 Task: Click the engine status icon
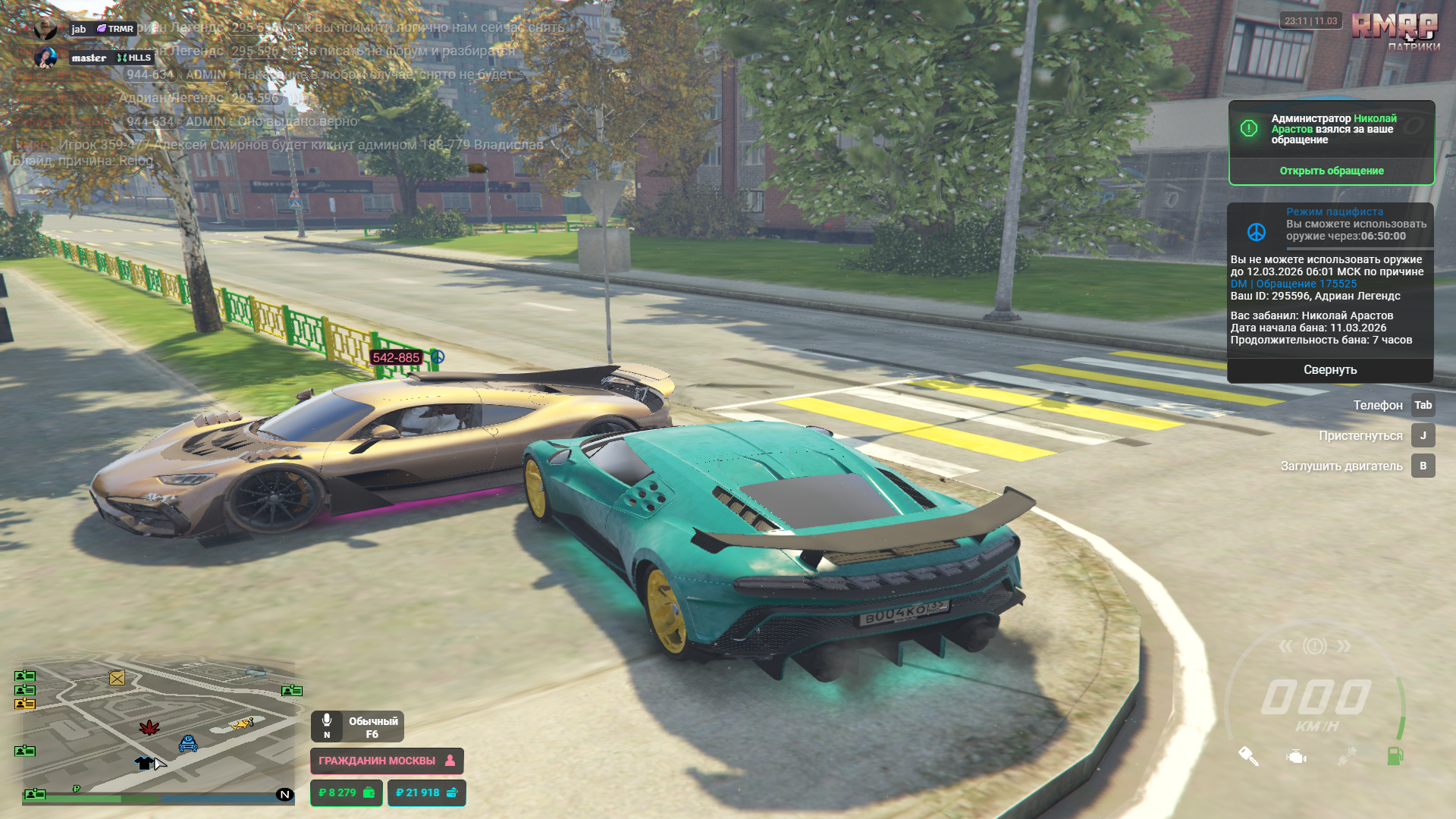click(x=1296, y=756)
